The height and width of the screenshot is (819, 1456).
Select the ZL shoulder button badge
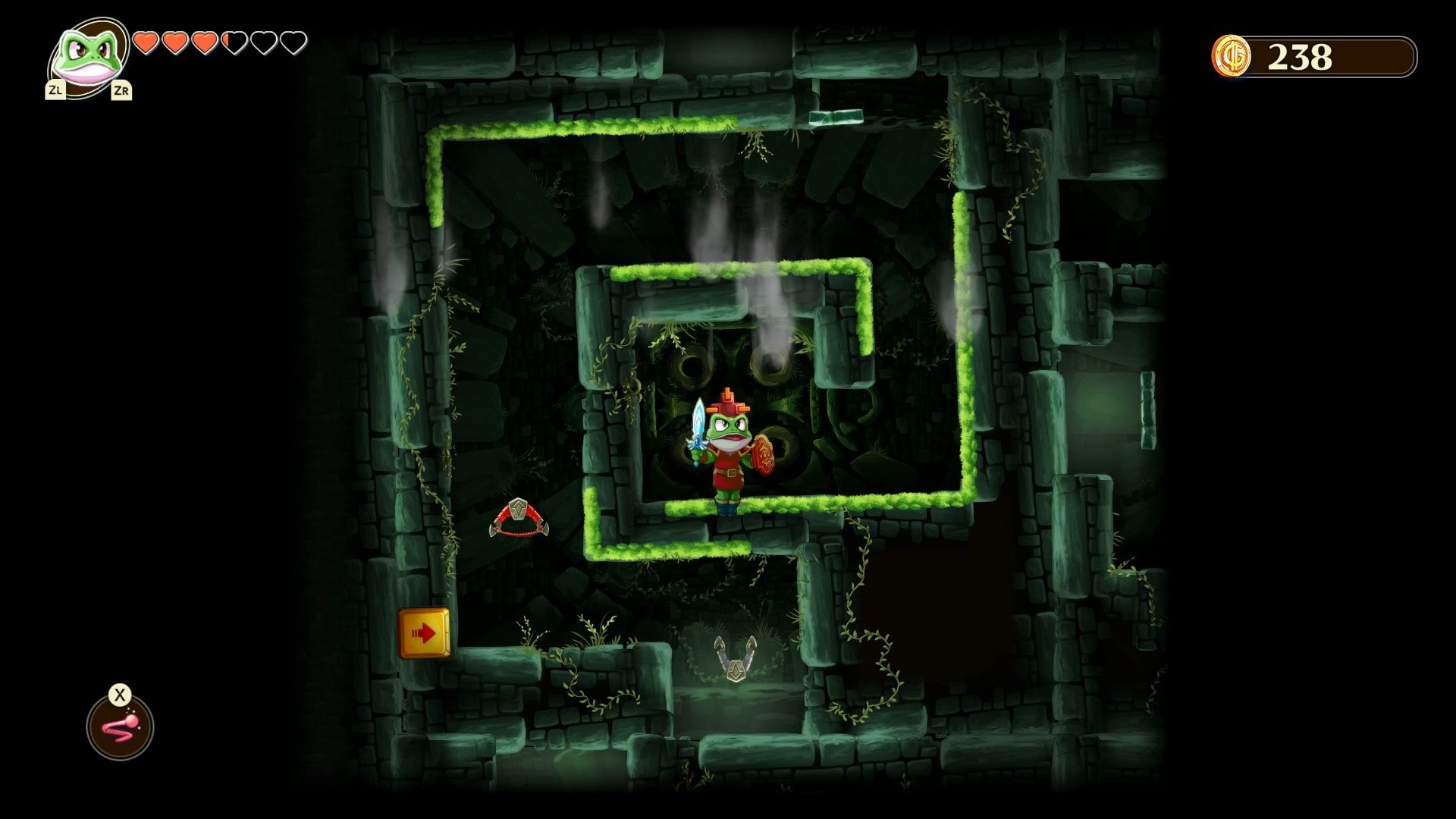point(55,91)
